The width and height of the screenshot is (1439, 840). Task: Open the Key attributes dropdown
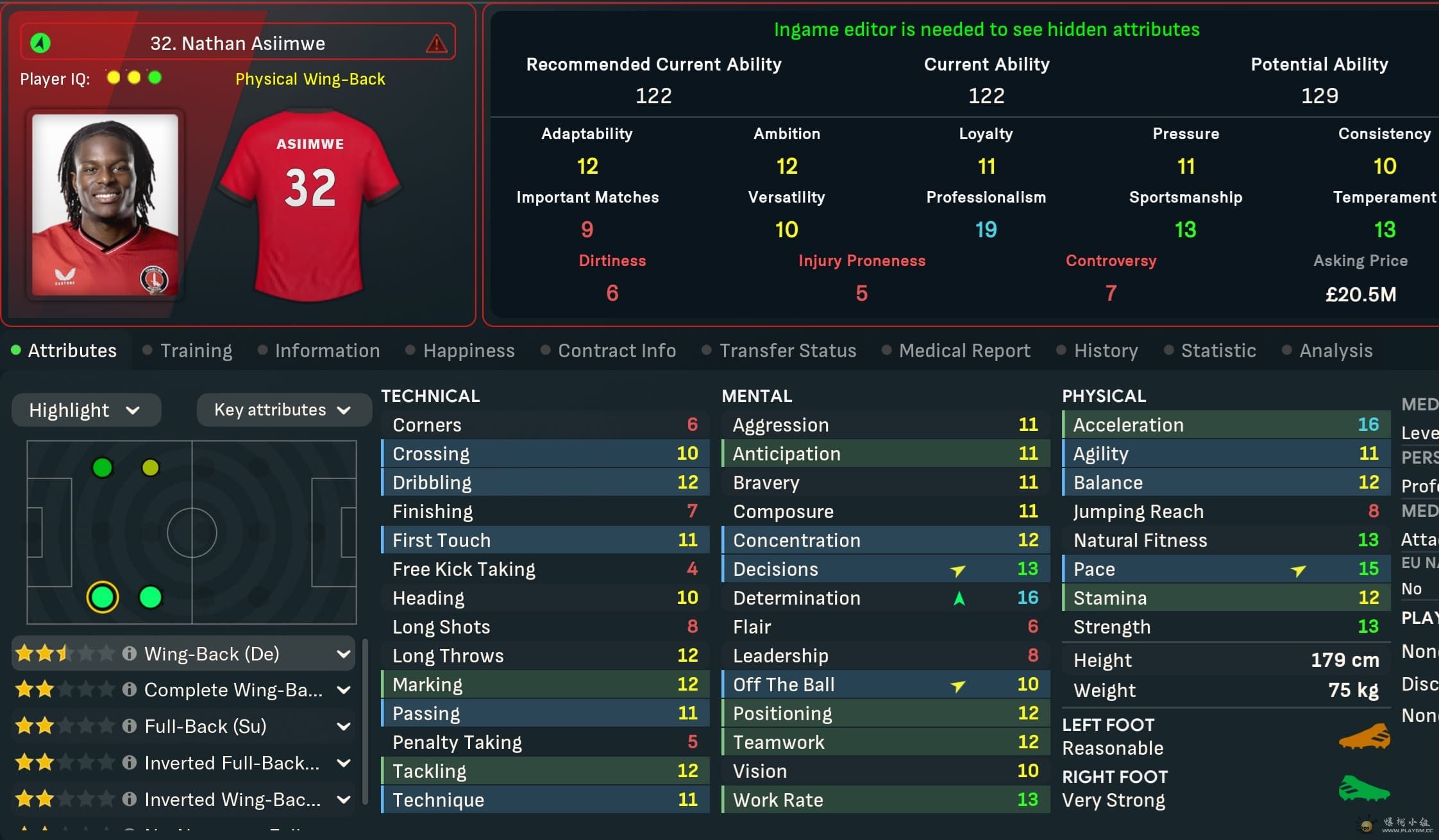pyautogui.click(x=283, y=410)
